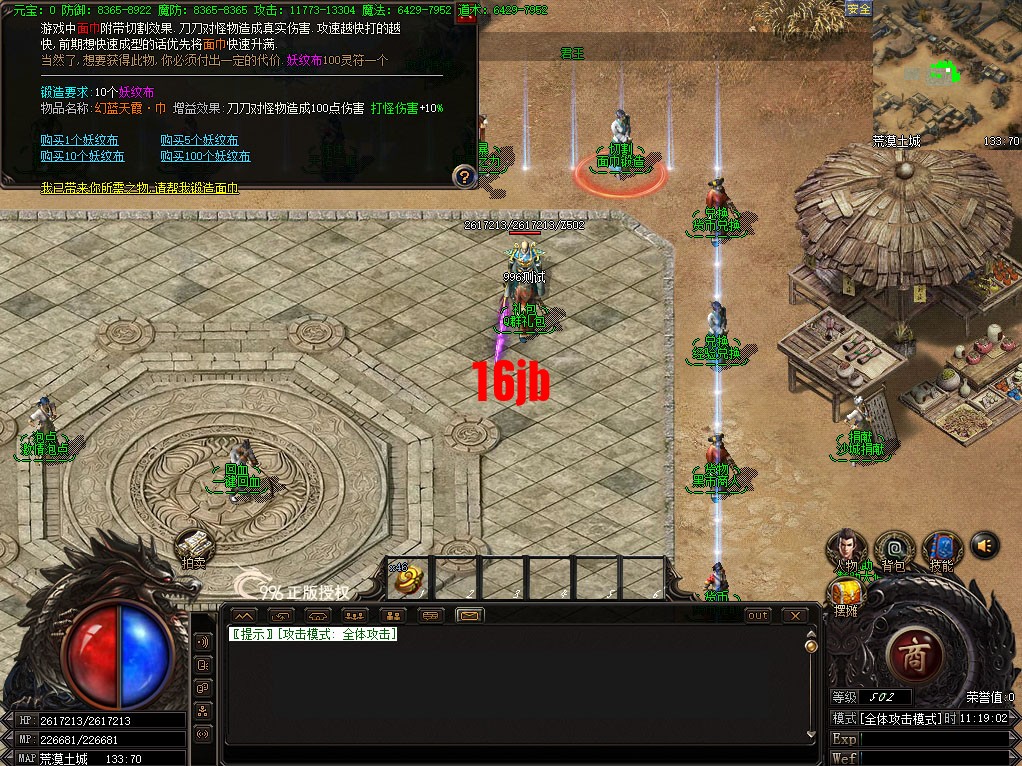Hit the "out" button on chat bar
The height and width of the screenshot is (766, 1022).
click(758, 615)
